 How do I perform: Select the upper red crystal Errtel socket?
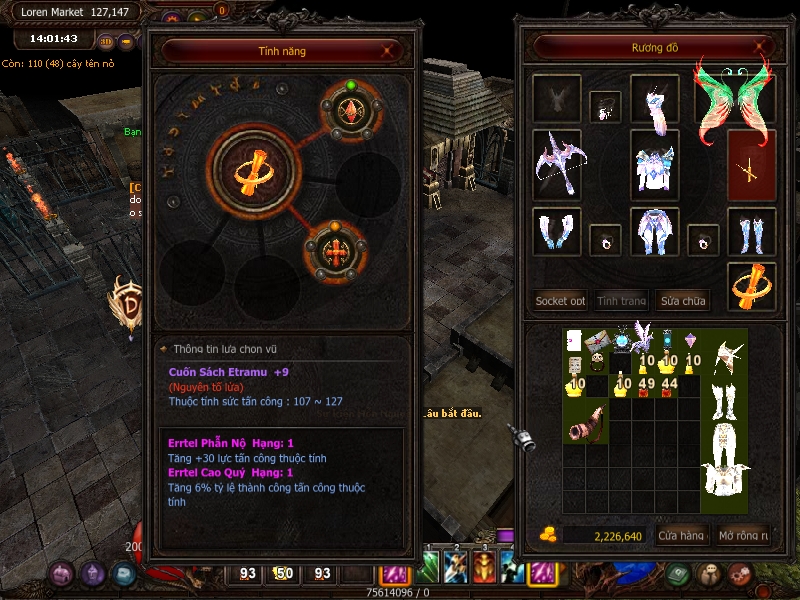pos(351,113)
